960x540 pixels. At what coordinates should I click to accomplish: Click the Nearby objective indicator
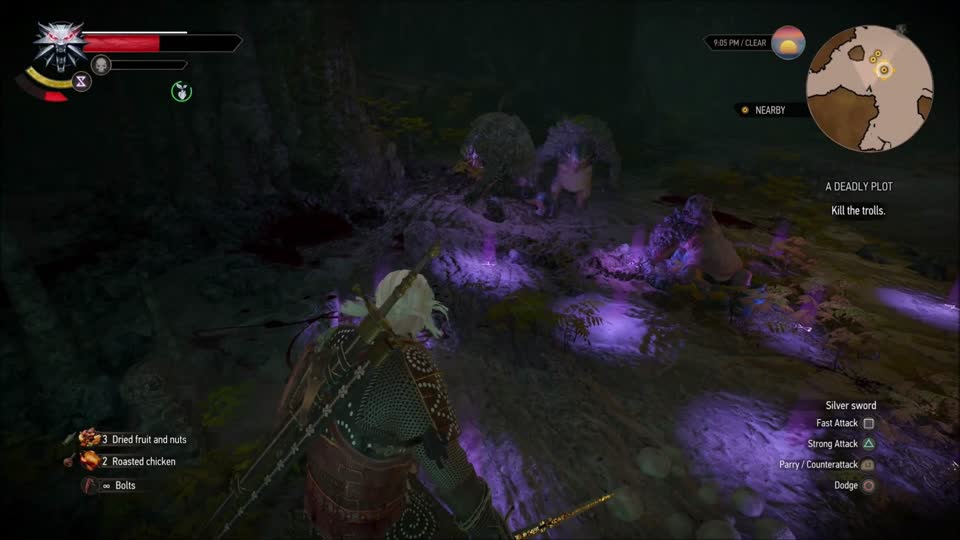769,110
